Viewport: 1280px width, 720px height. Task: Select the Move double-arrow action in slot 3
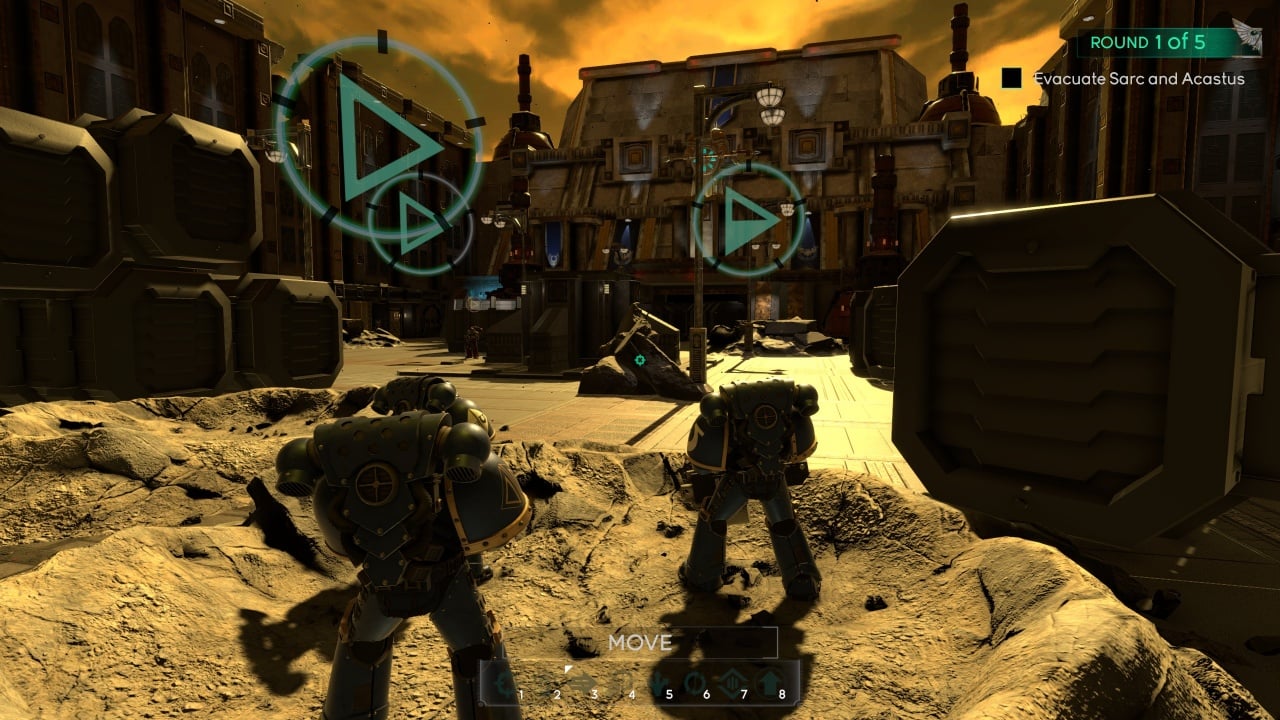click(583, 684)
